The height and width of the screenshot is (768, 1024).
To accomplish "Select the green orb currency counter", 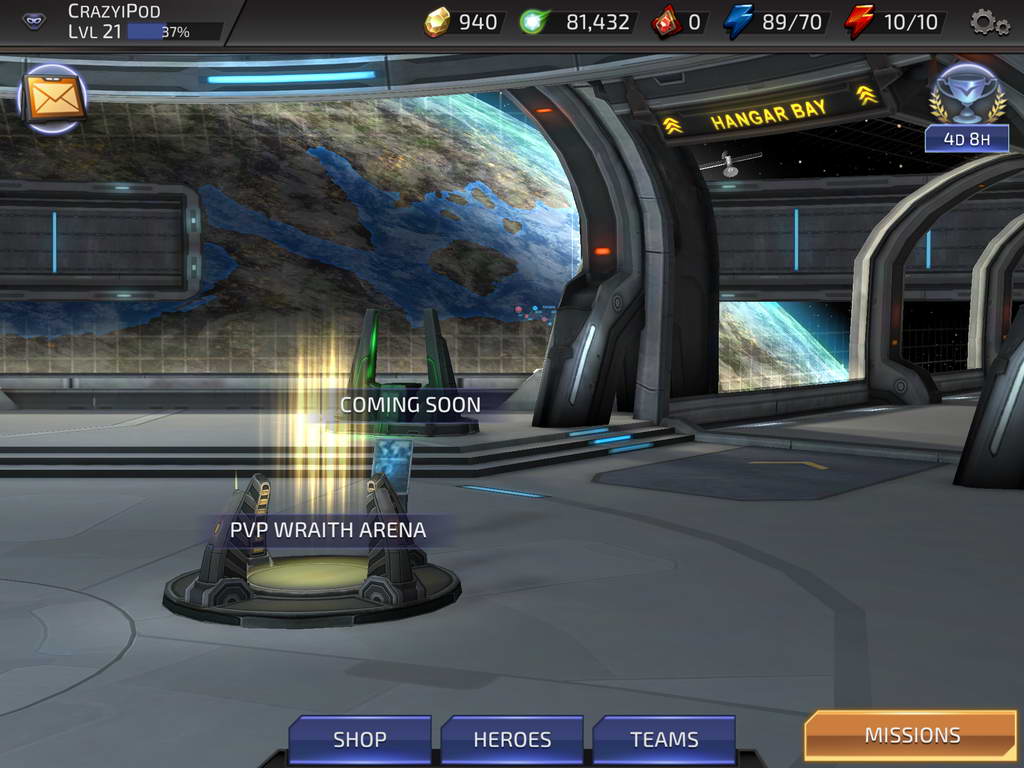I will 577,22.
